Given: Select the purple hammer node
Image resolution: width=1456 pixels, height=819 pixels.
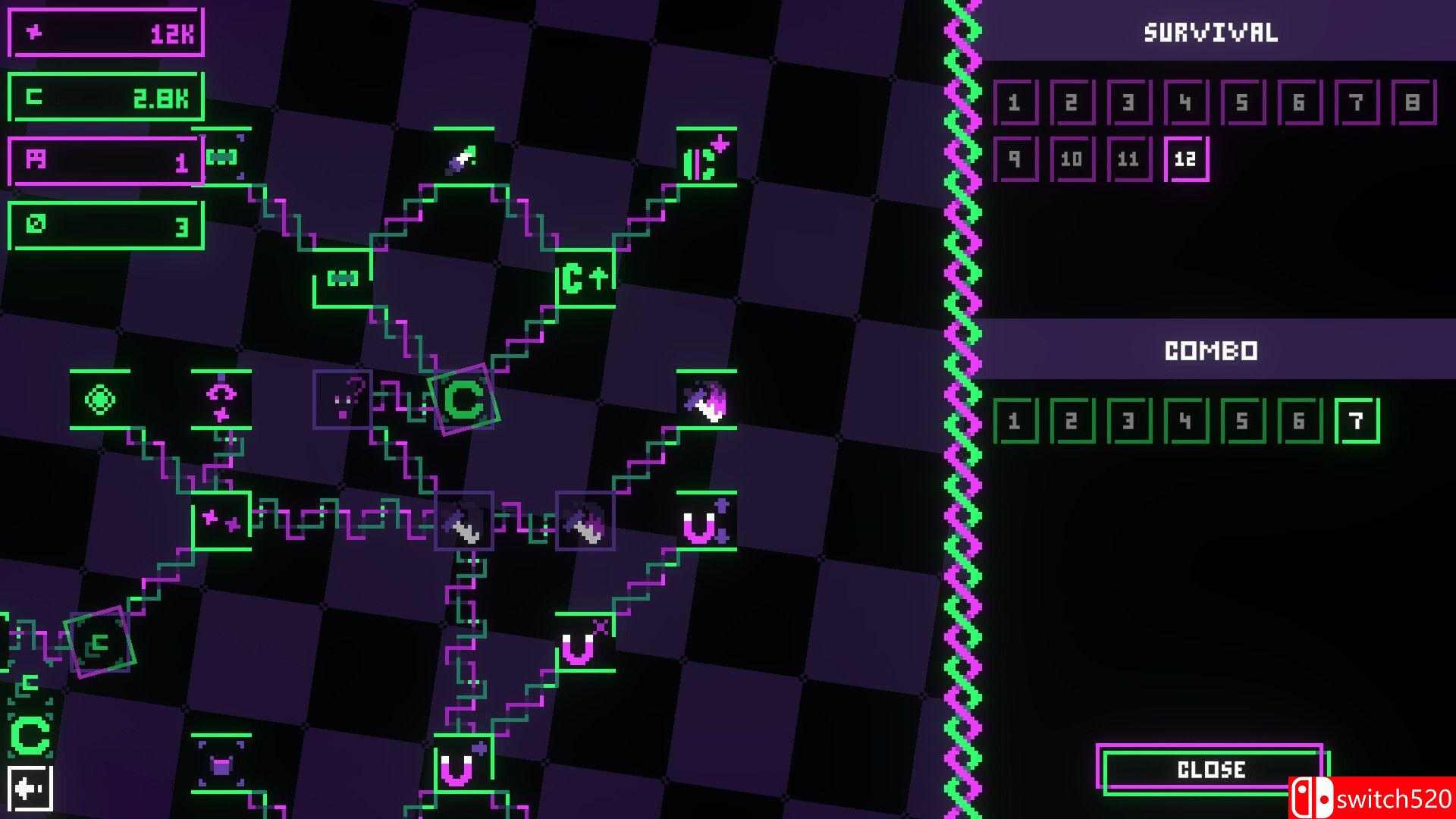Looking at the screenshot, I should click(585, 523).
